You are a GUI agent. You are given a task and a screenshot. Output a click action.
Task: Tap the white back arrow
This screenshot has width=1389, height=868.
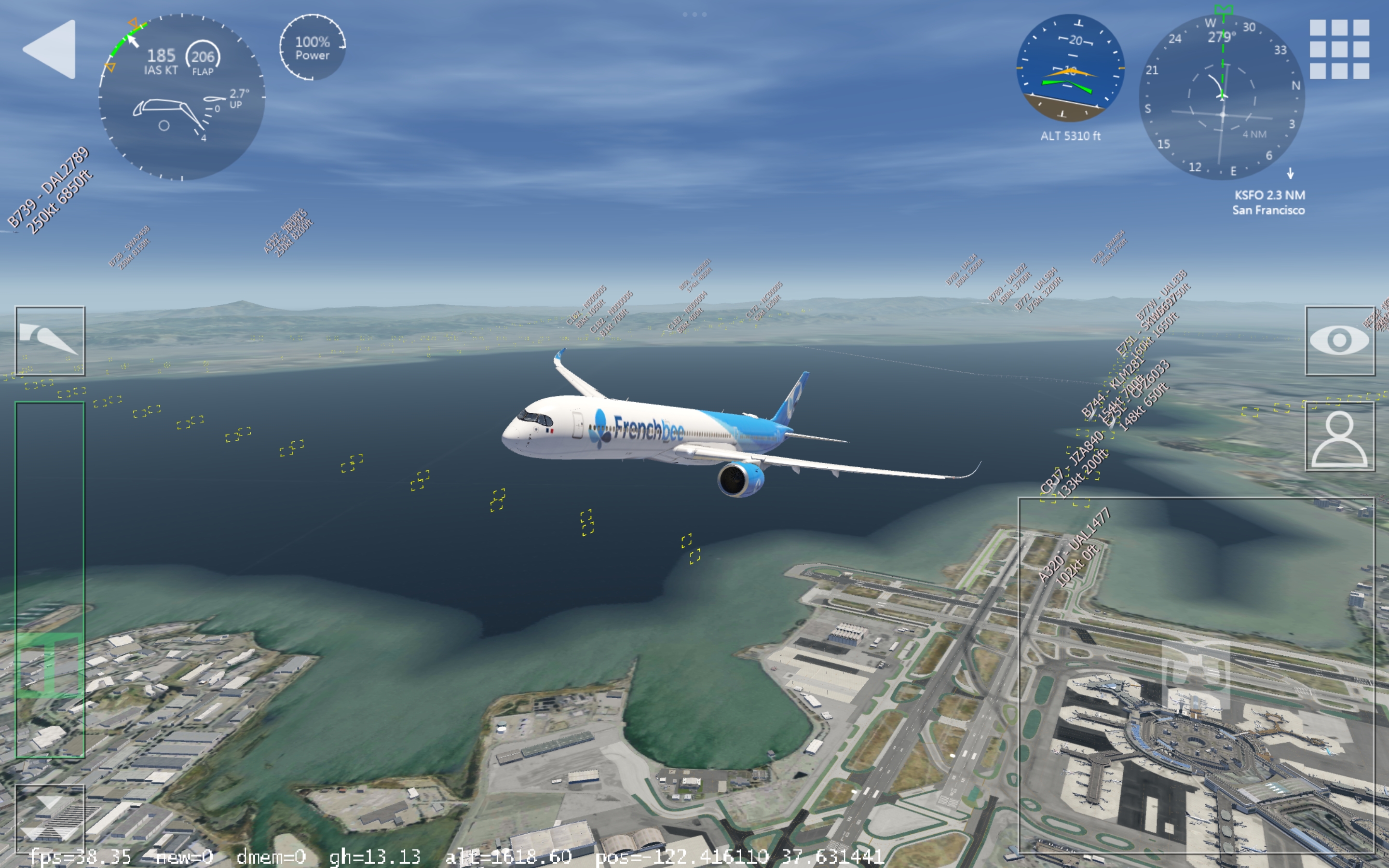(50, 49)
